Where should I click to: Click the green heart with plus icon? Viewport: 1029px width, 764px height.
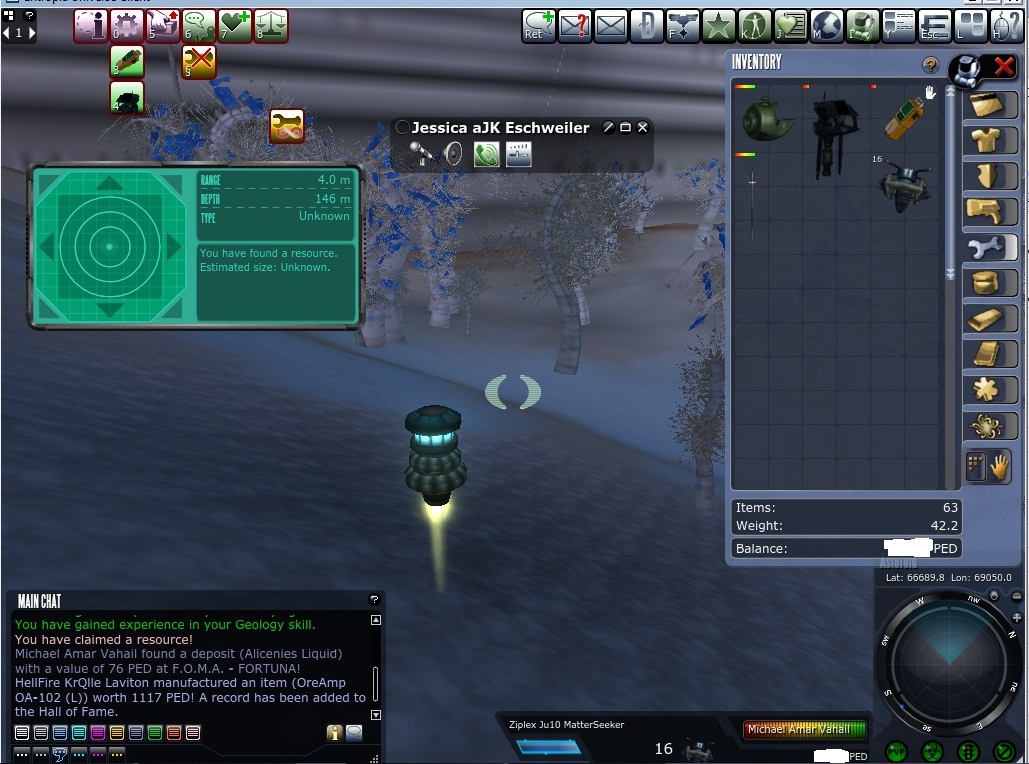tap(235, 26)
